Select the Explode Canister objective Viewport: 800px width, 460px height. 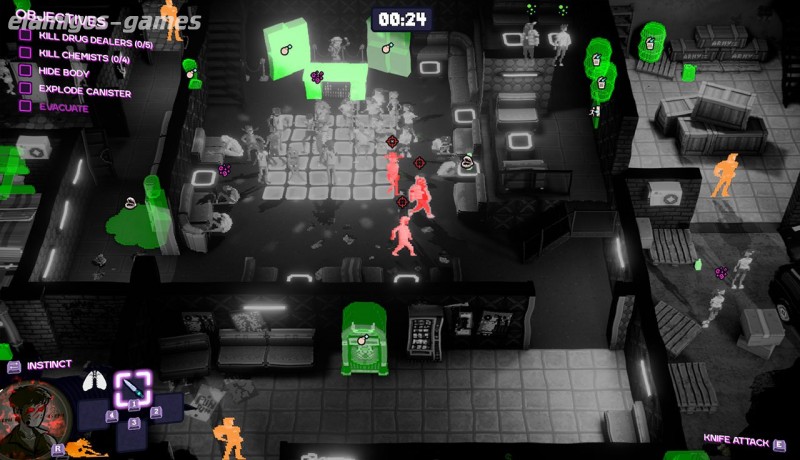point(84,92)
